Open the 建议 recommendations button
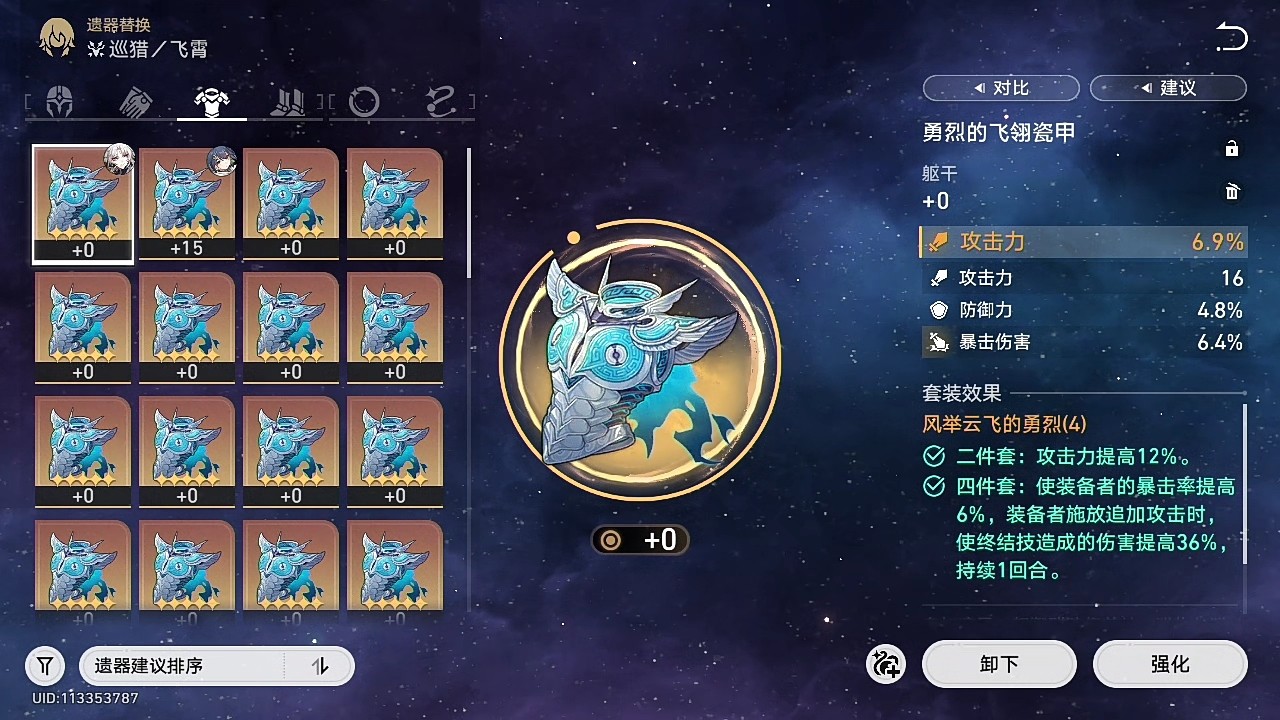Viewport: 1280px width, 720px height. coord(1168,88)
